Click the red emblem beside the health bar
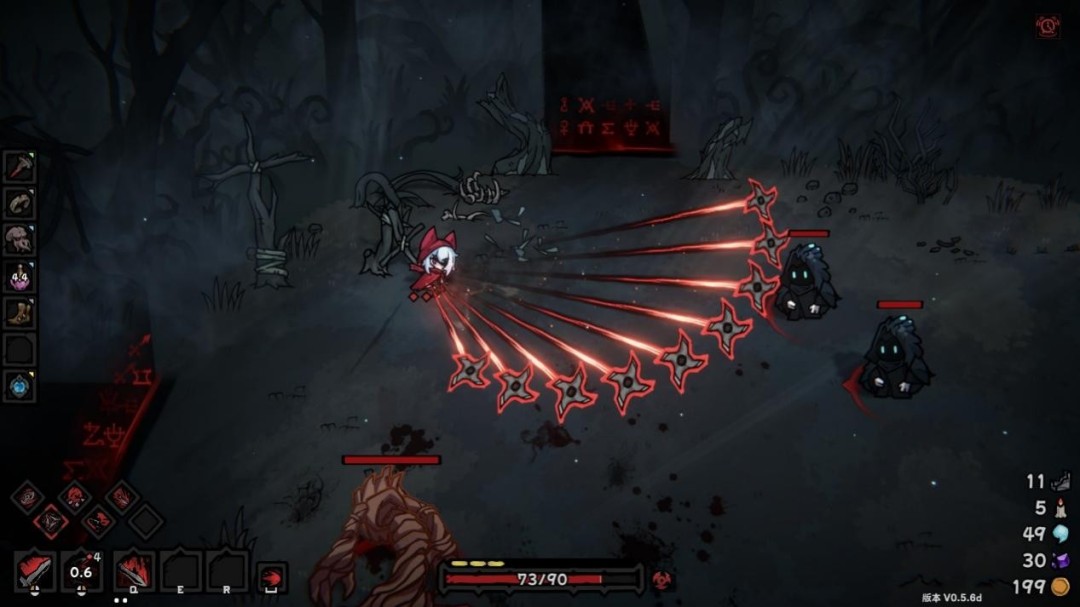The image size is (1080, 607). point(660,579)
